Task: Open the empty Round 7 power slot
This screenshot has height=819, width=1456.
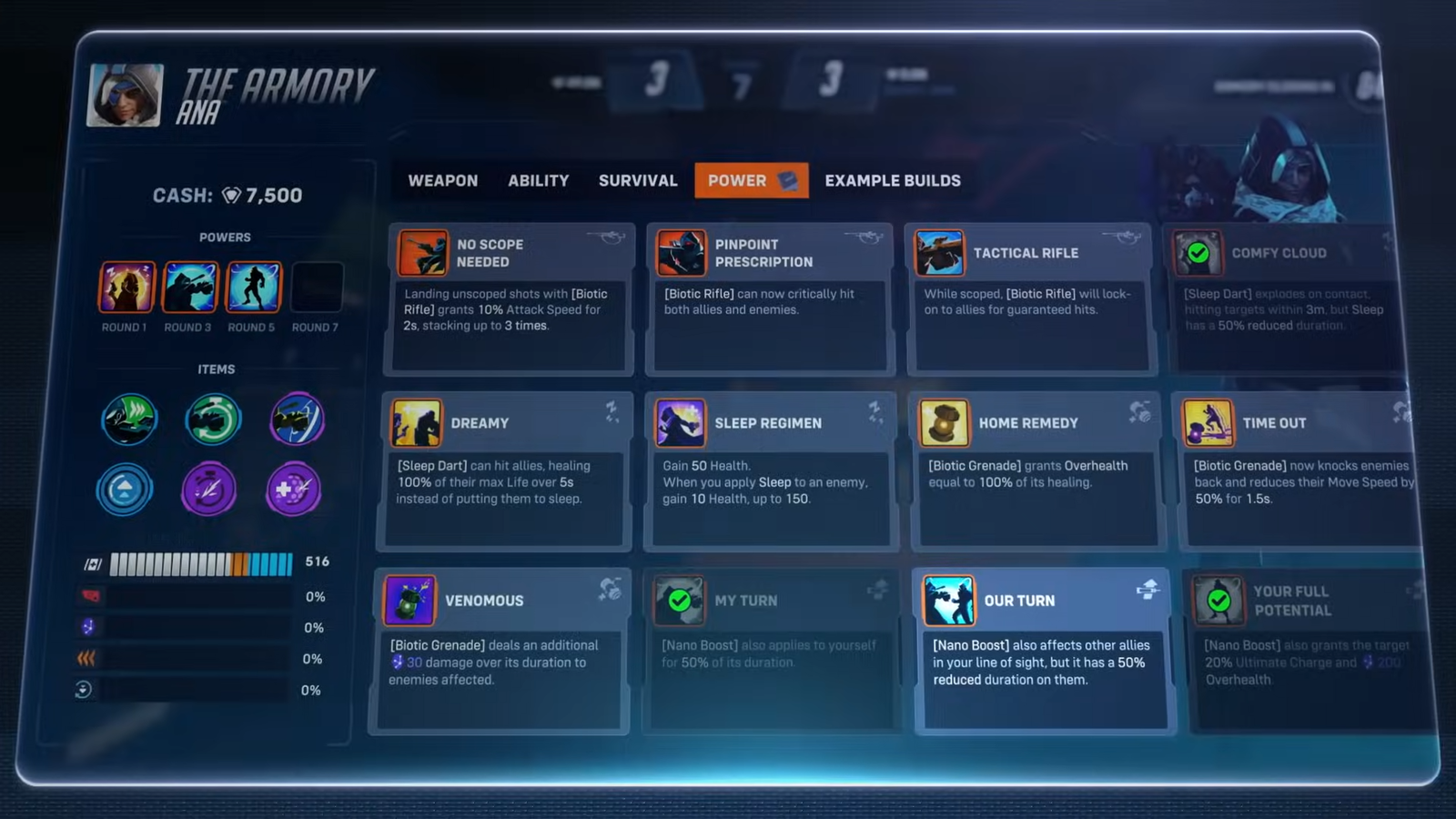Action: (317, 286)
